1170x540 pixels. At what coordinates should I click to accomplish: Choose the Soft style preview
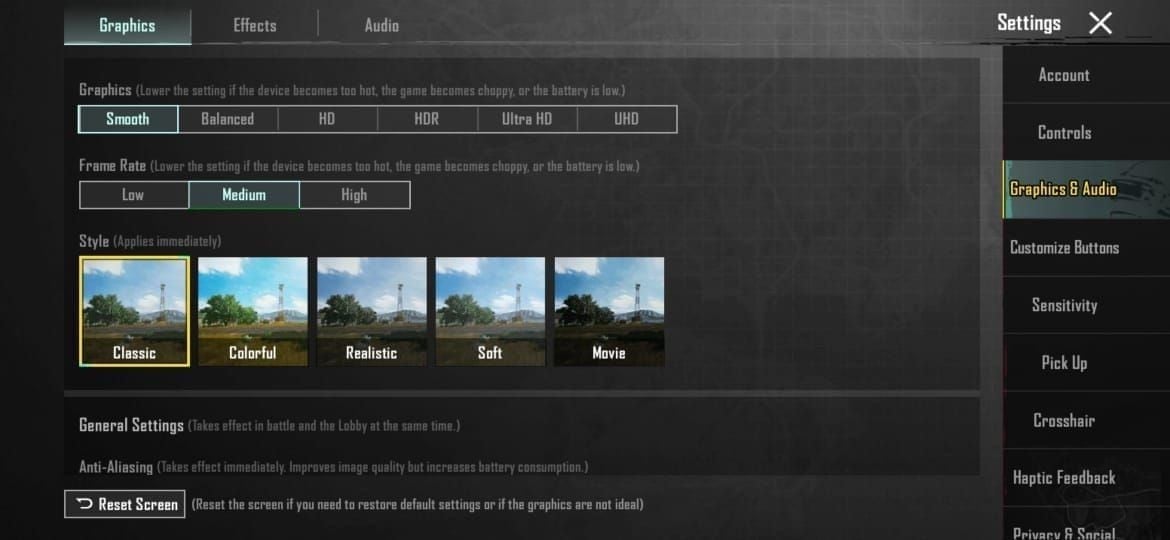click(490, 311)
